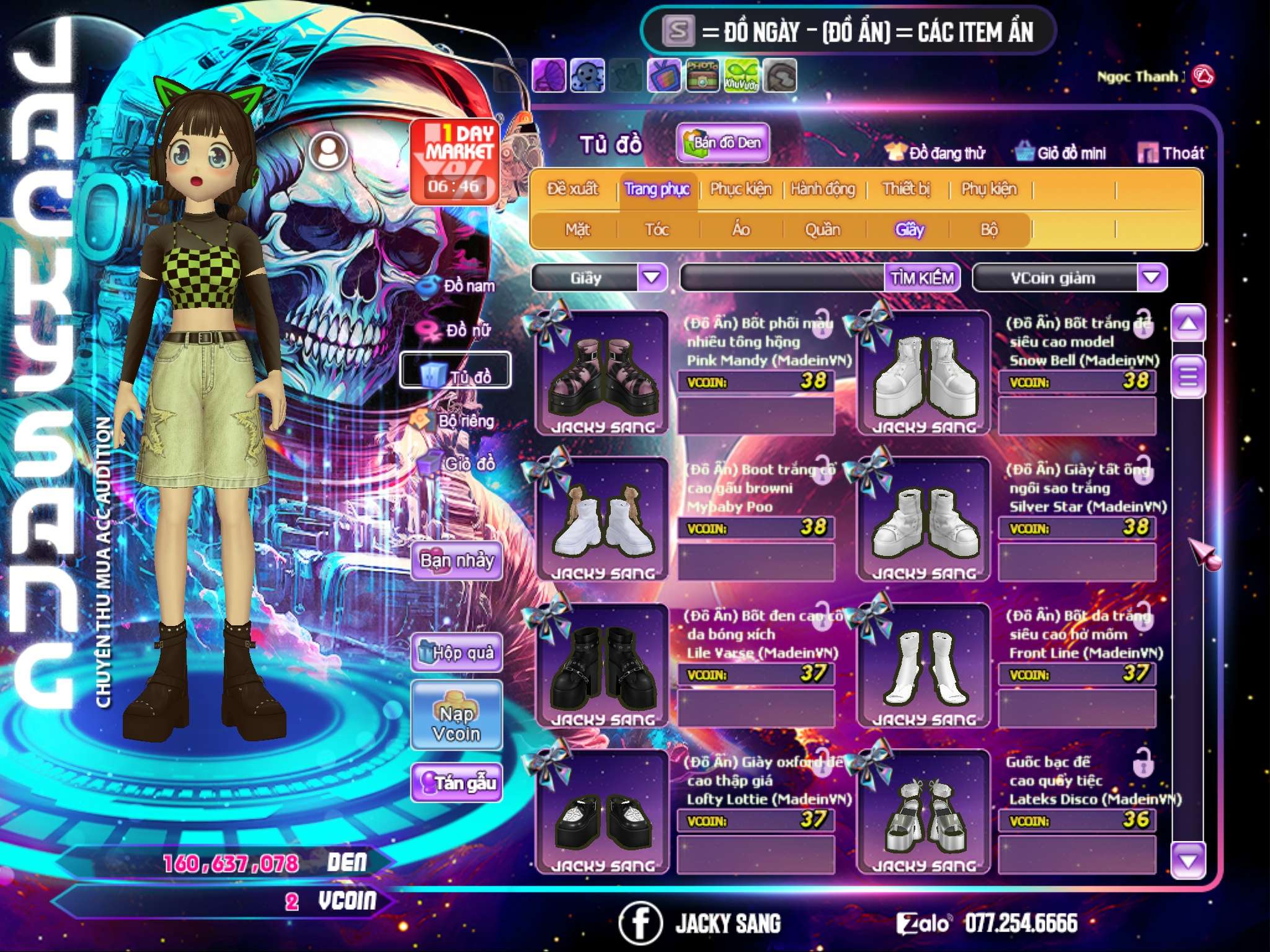The image size is (1270, 952).
Task: Switch to the Phục kiện tab
Action: [x=740, y=189]
